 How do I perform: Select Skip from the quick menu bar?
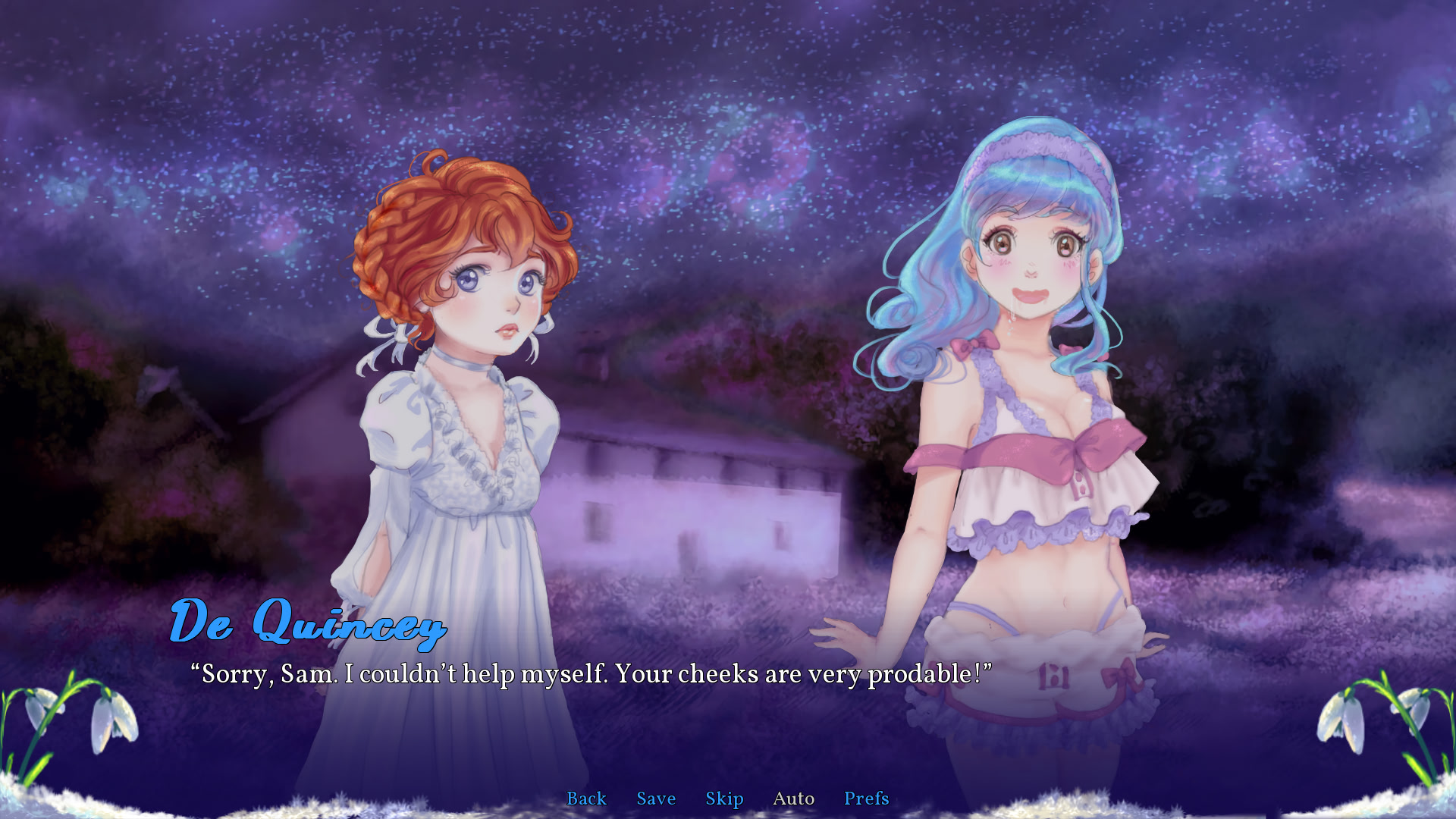coord(724,799)
